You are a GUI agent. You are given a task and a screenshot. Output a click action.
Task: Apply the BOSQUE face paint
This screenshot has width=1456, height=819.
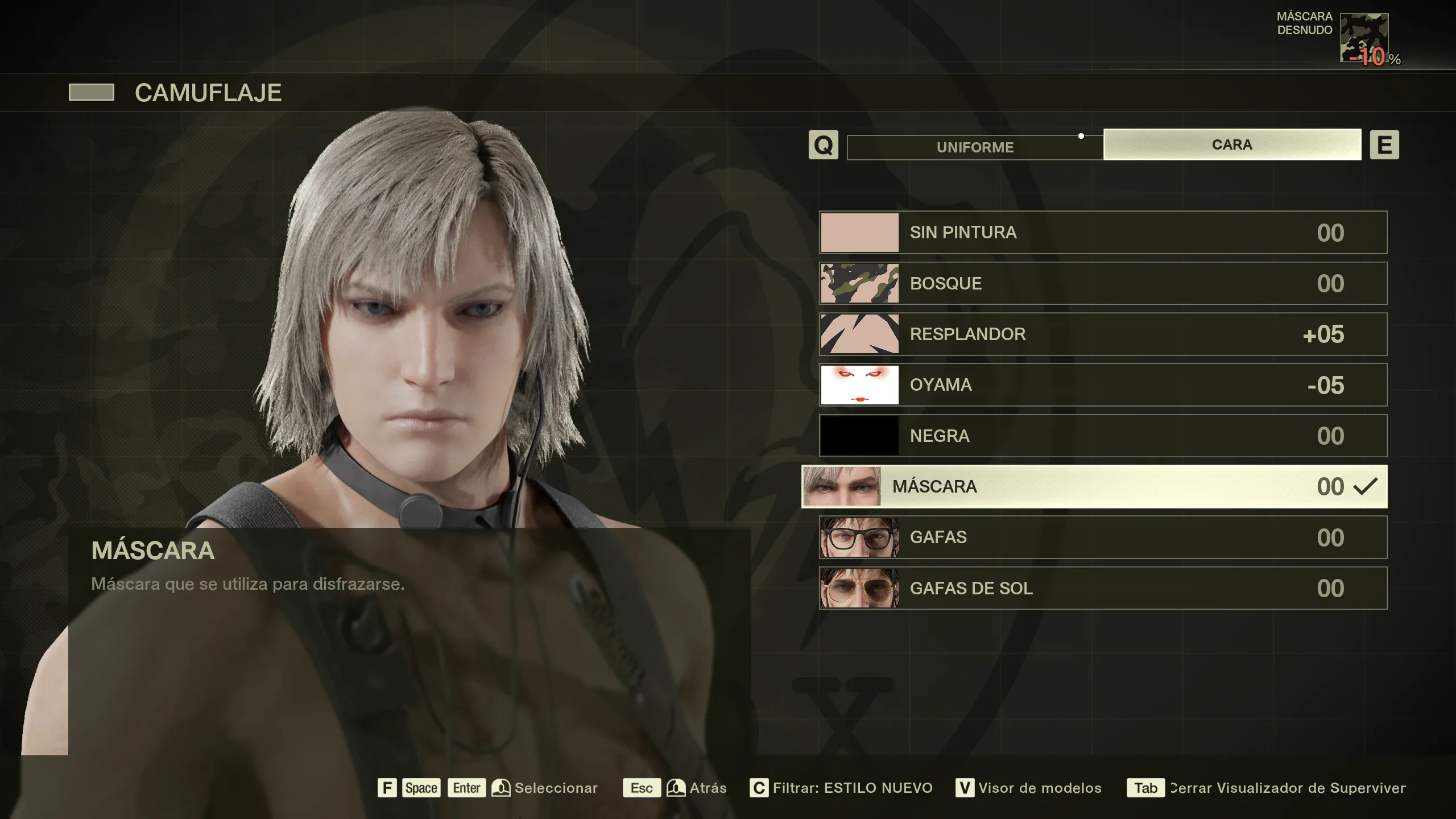tap(1103, 283)
